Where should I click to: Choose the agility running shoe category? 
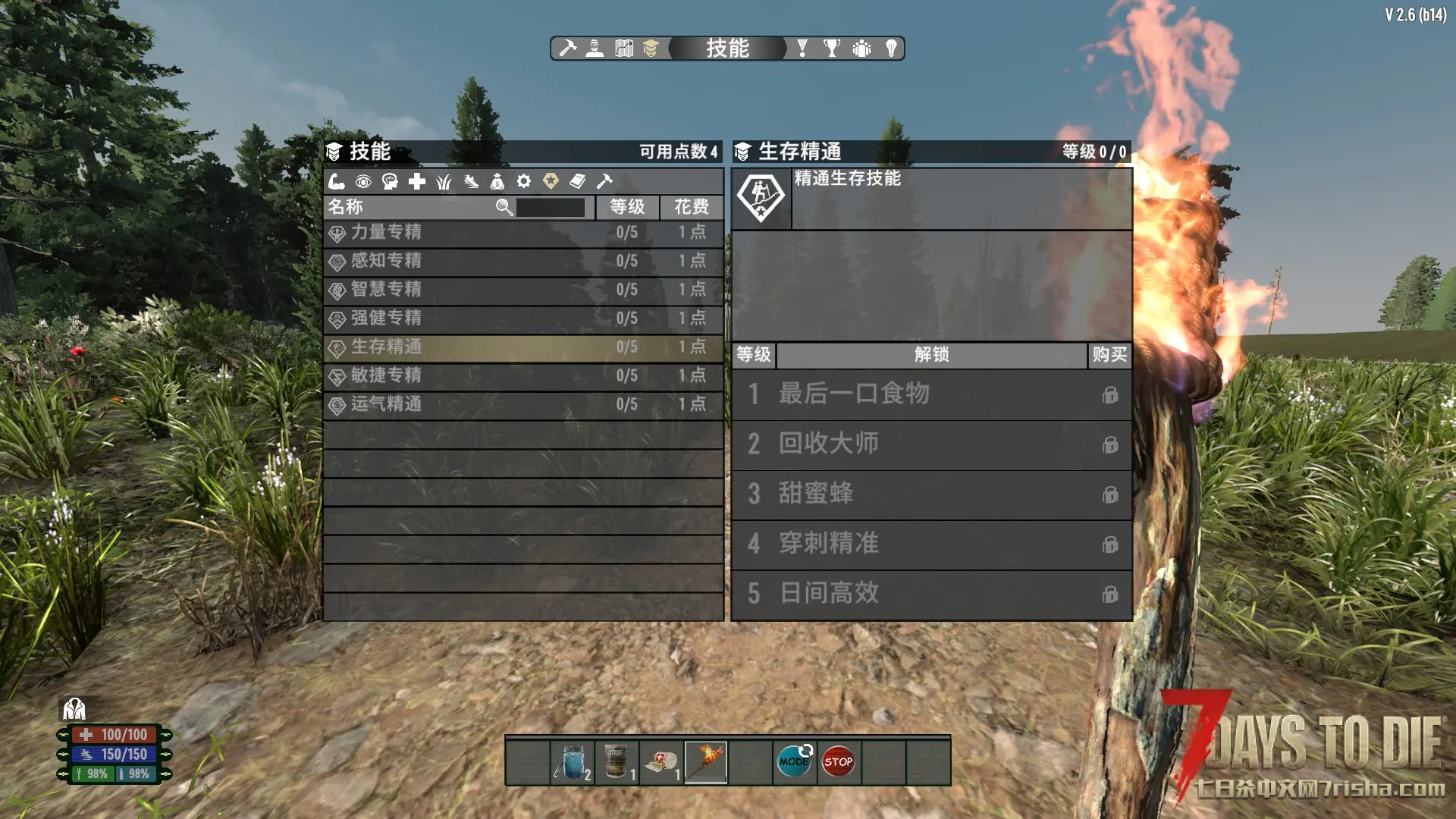(471, 181)
